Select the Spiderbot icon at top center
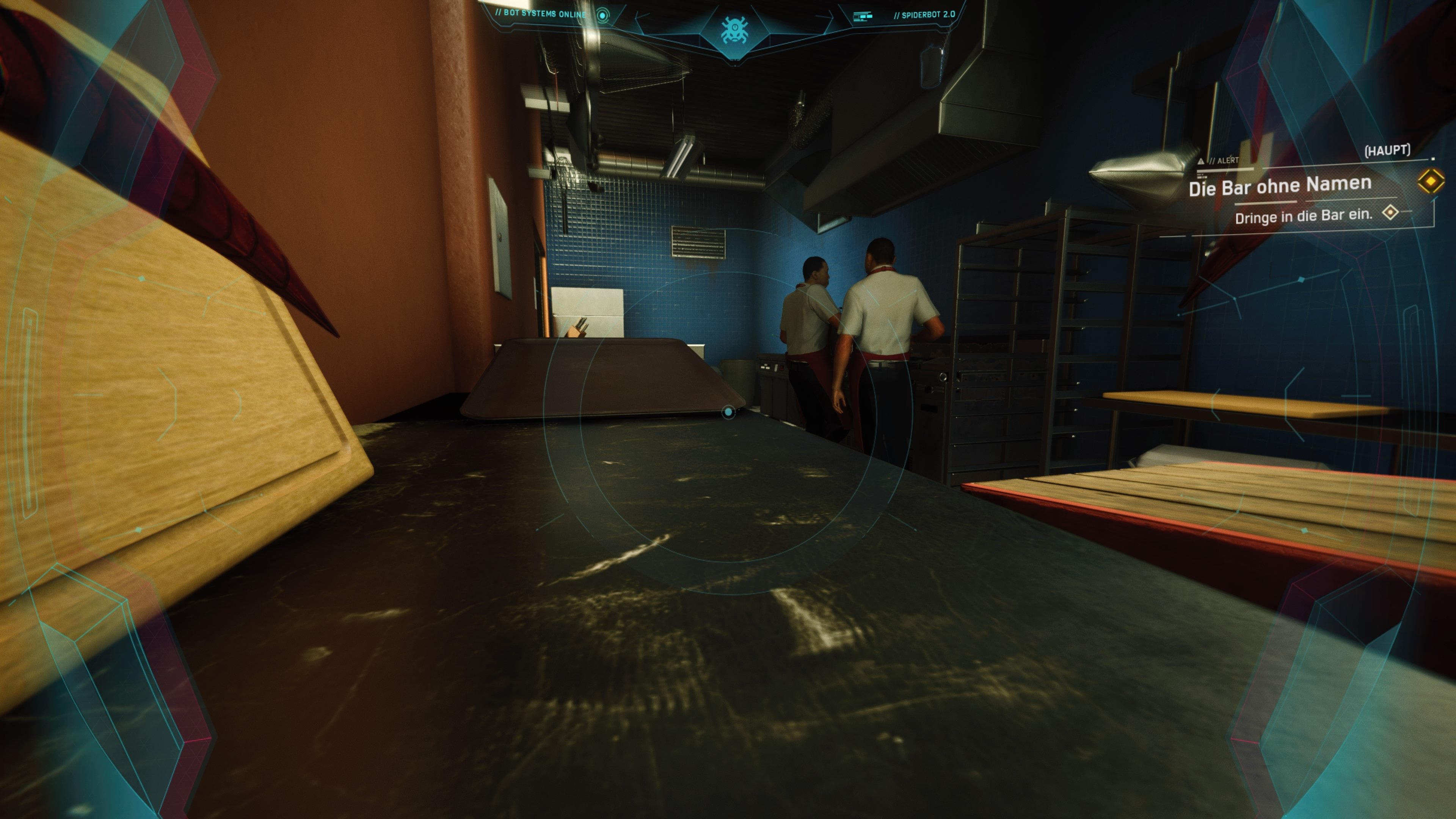The image size is (1456, 819). pyautogui.click(x=735, y=31)
